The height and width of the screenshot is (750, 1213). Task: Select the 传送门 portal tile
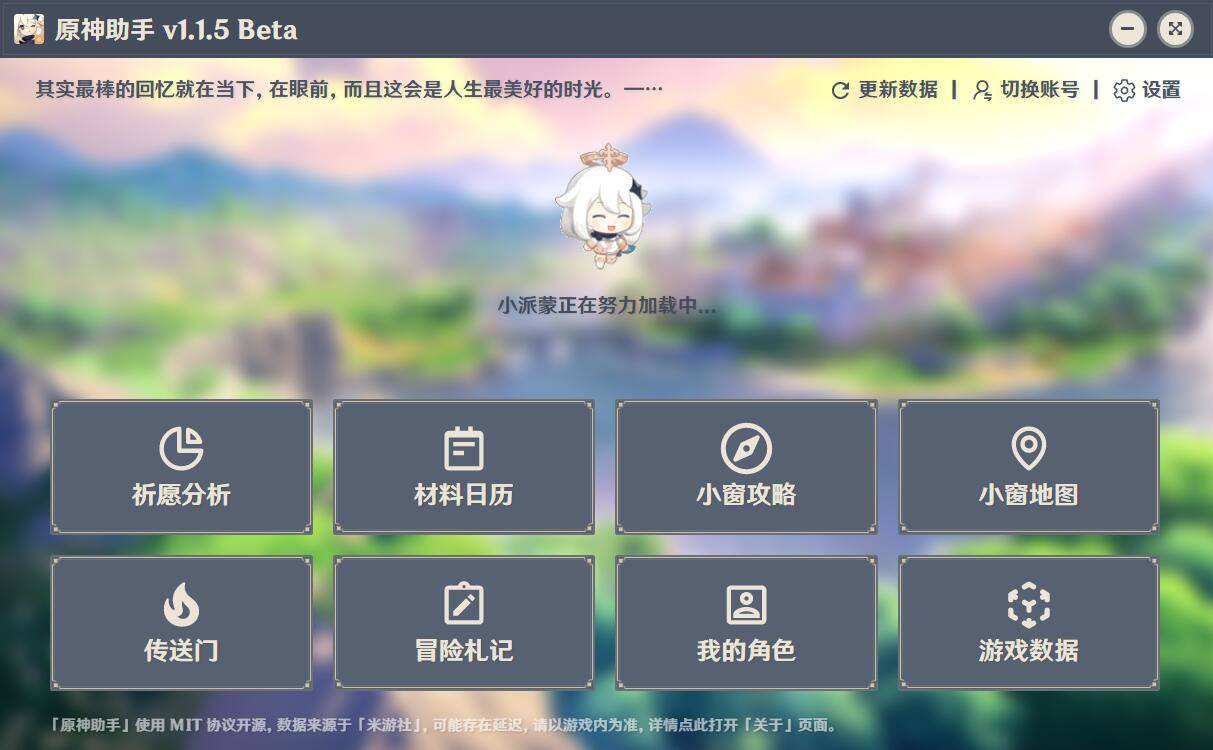coord(181,622)
